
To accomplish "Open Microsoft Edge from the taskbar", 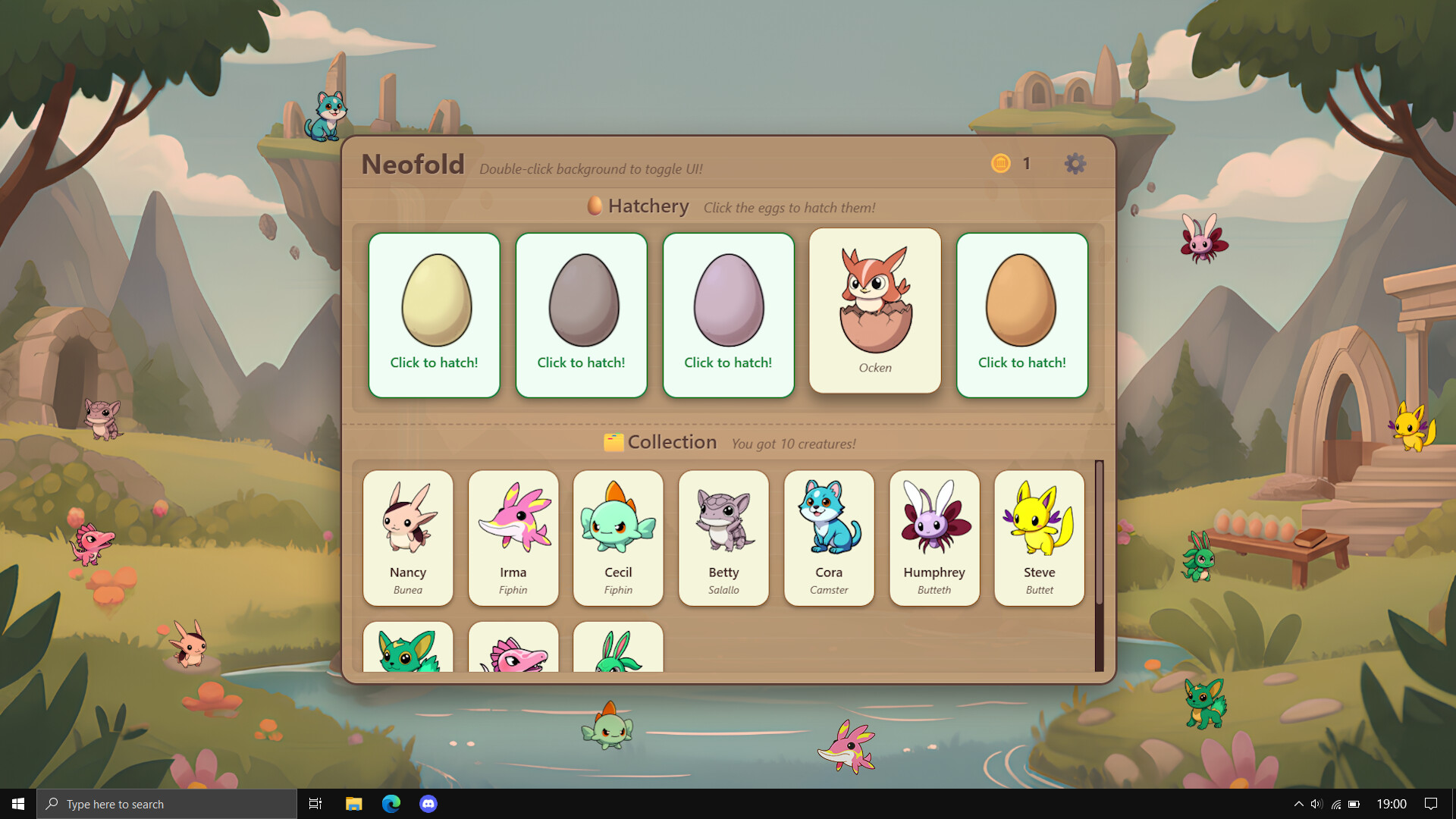I will click(391, 803).
